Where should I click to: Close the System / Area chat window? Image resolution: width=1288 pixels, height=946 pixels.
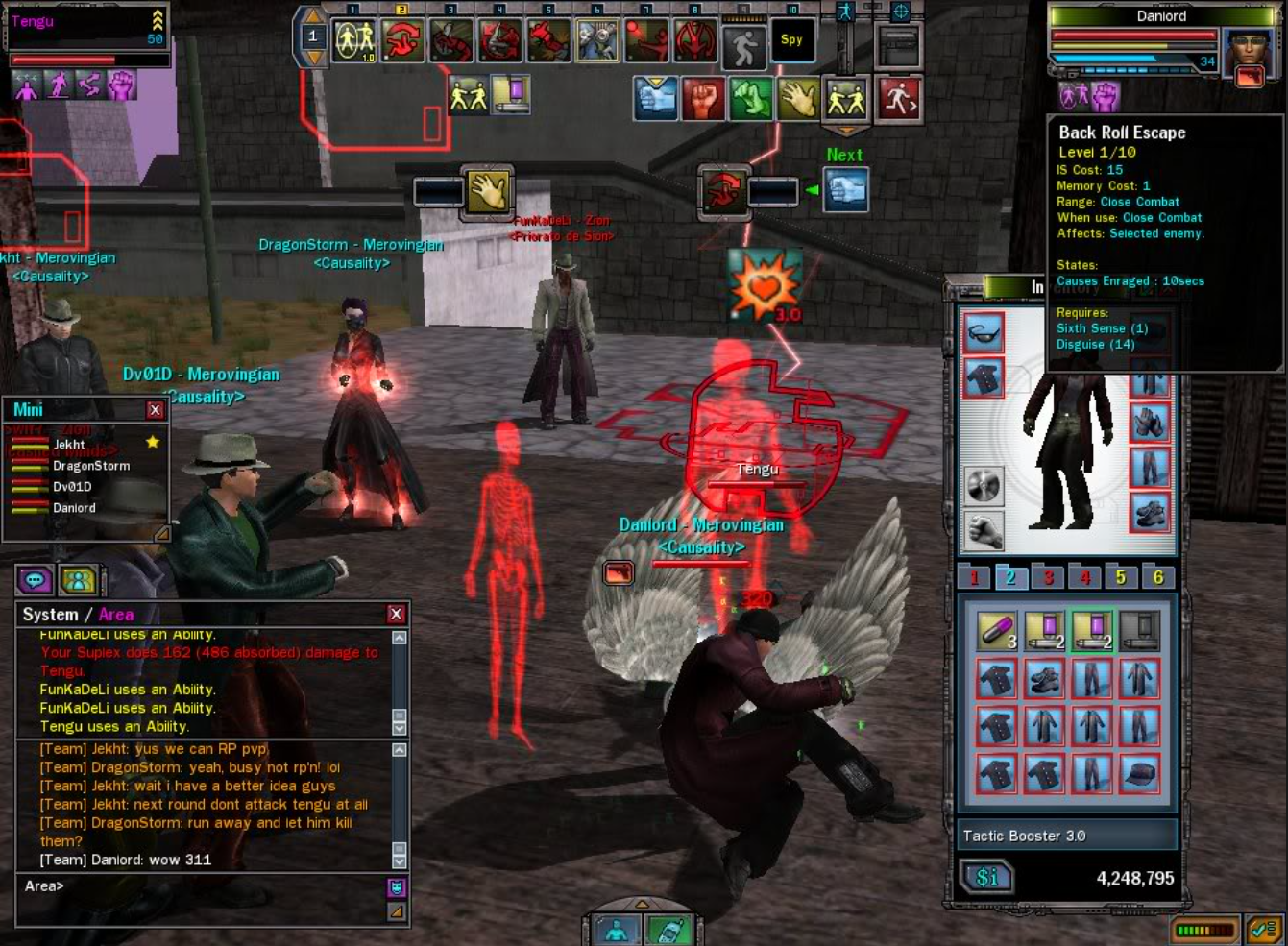click(396, 614)
